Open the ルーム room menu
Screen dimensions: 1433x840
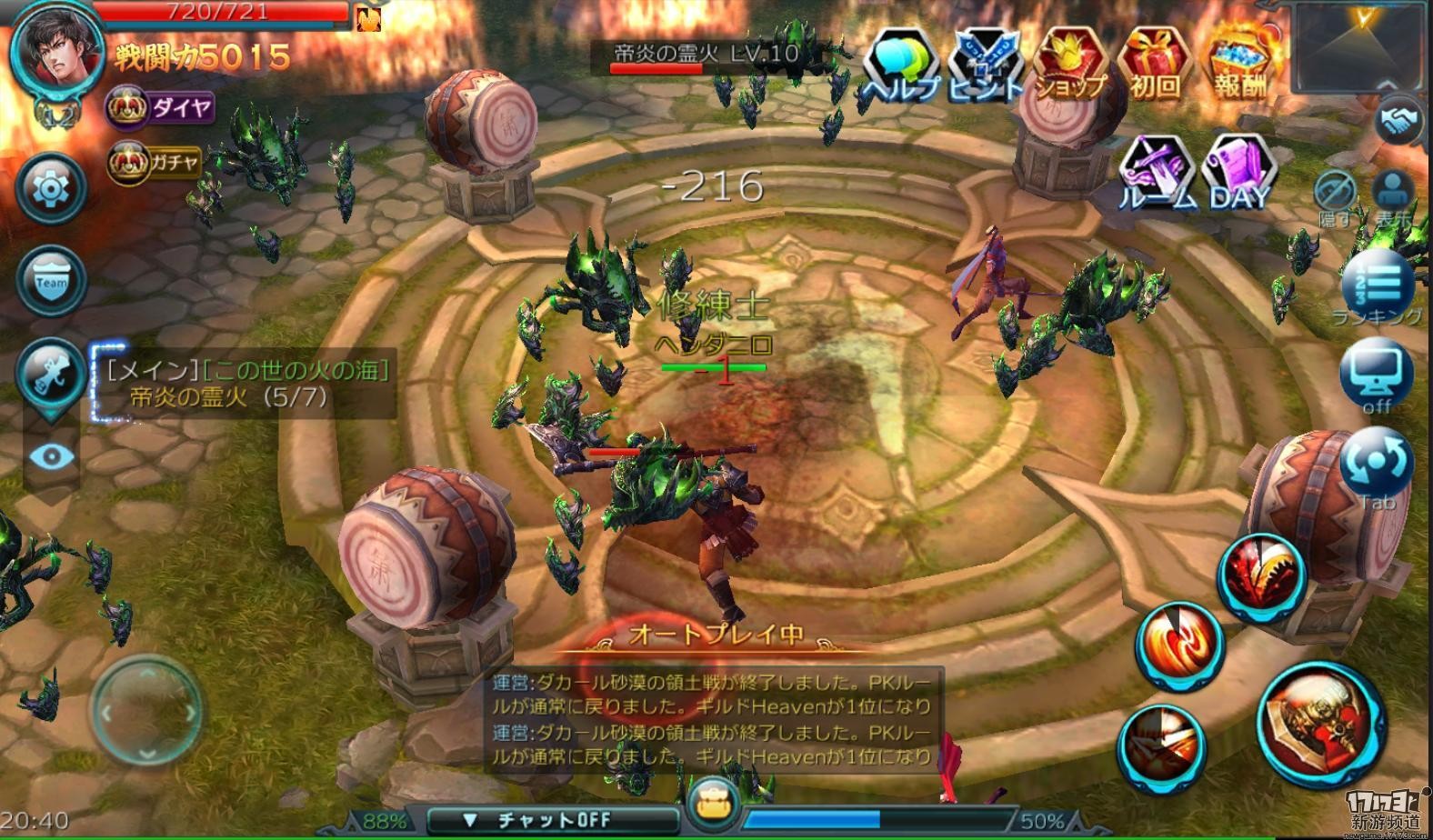[x=1157, y=173]
